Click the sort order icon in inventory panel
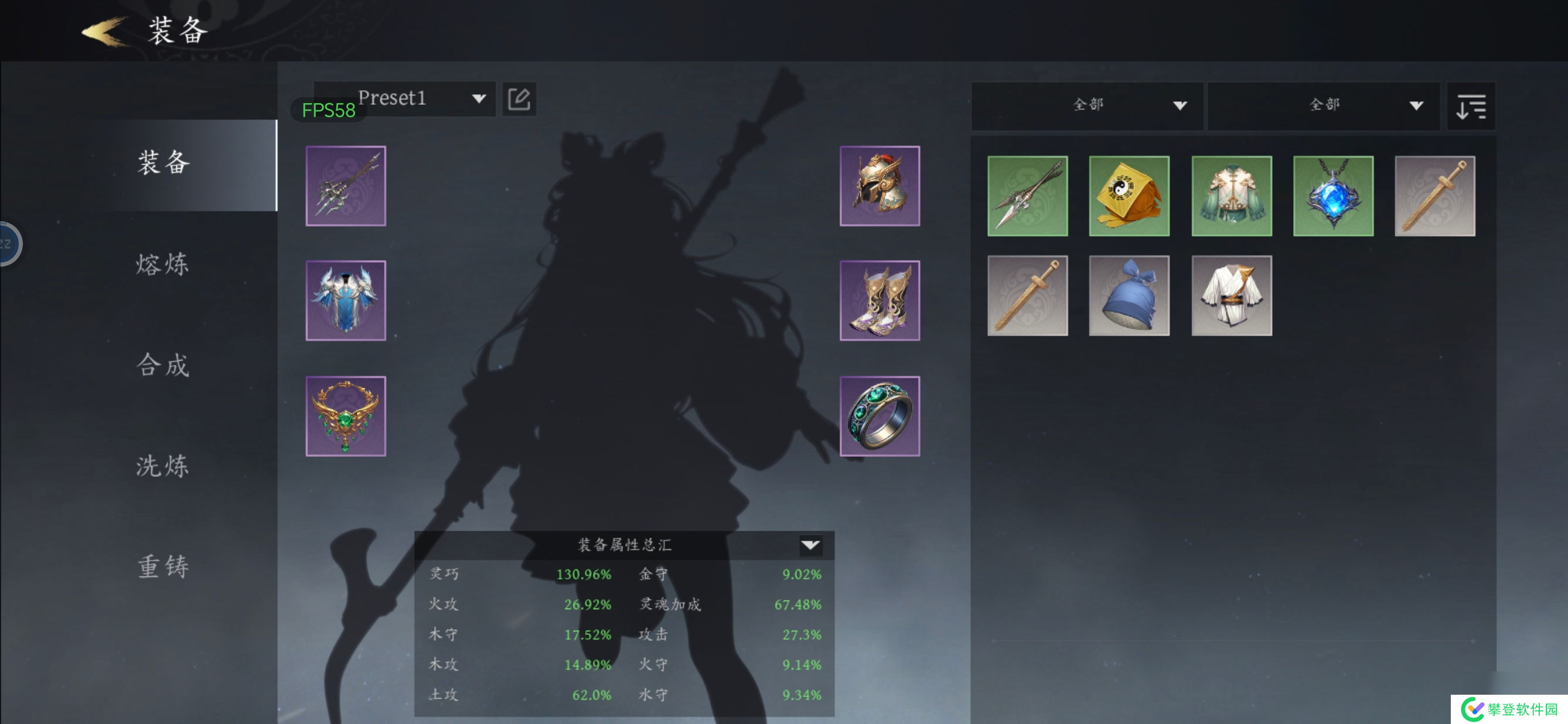Screen dimensions: 1568x724 1470,106
